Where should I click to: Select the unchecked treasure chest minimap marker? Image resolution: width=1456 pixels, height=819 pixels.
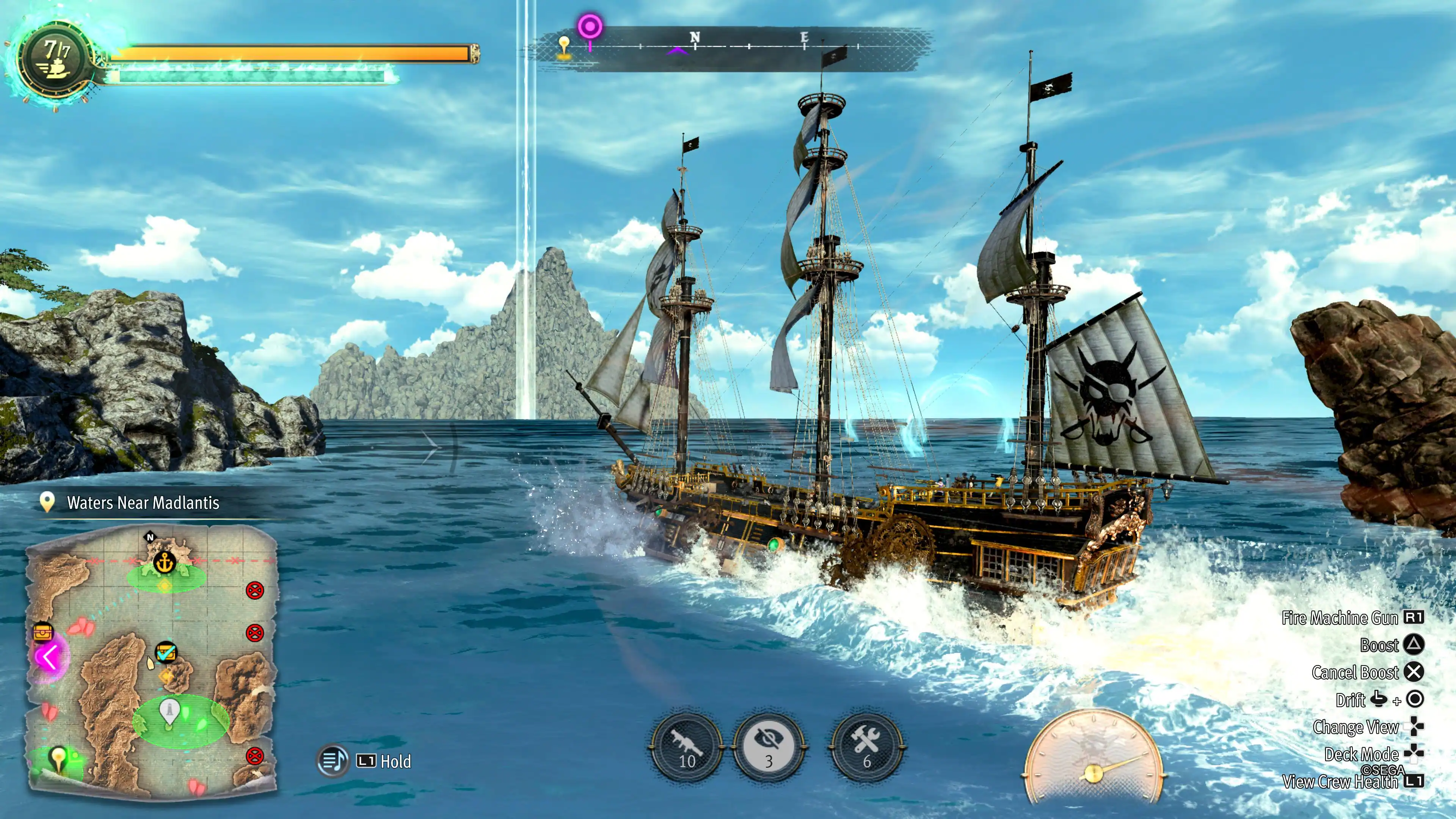pyautogui.click(x=43, y=631)
